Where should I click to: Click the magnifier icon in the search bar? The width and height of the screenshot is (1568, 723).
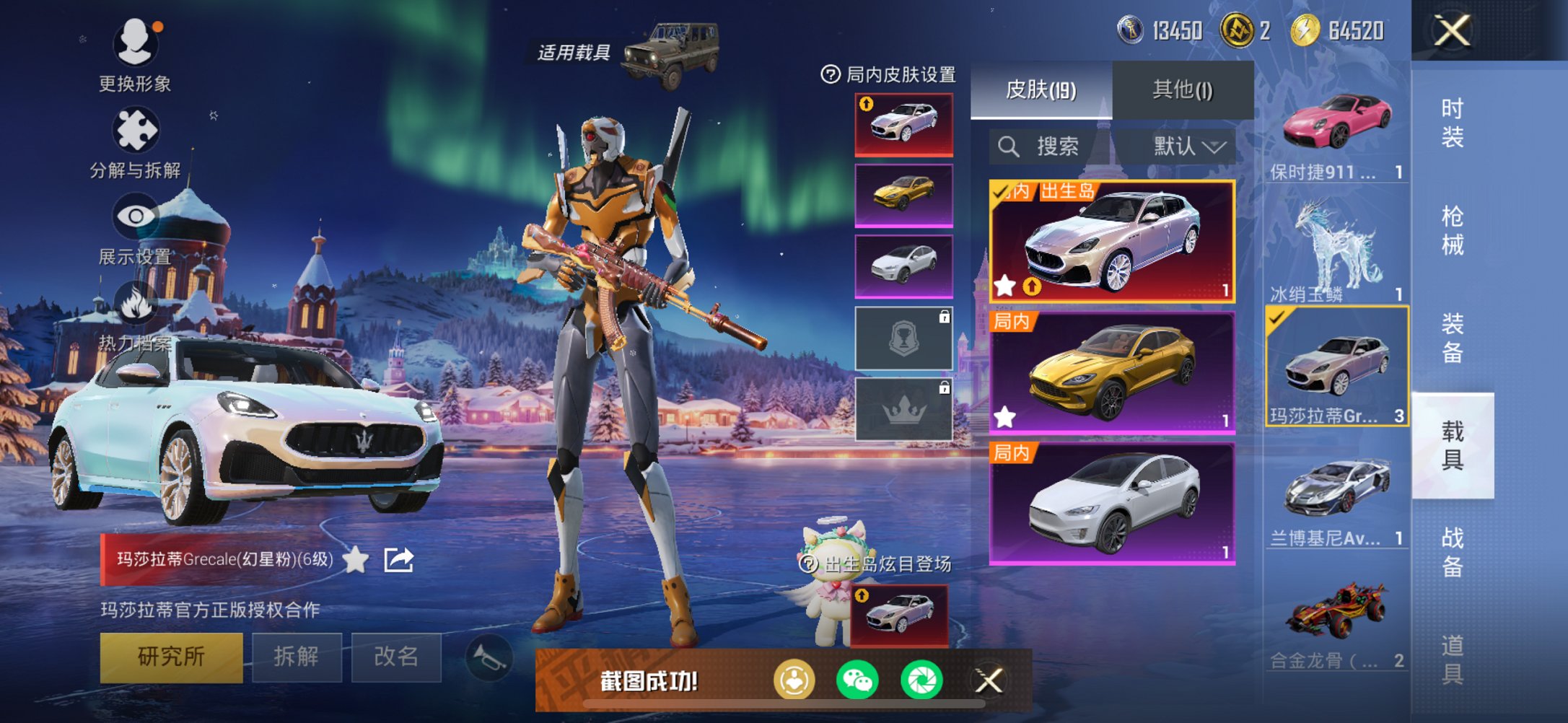(x=1009, y=146)
